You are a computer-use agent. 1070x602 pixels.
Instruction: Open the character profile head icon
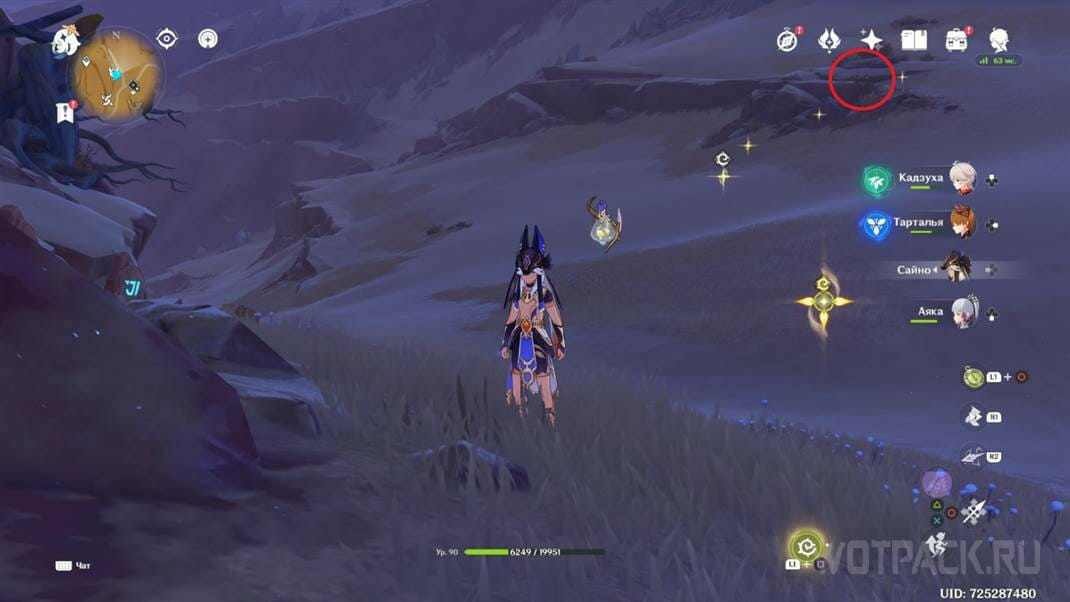tap(998, 40)
